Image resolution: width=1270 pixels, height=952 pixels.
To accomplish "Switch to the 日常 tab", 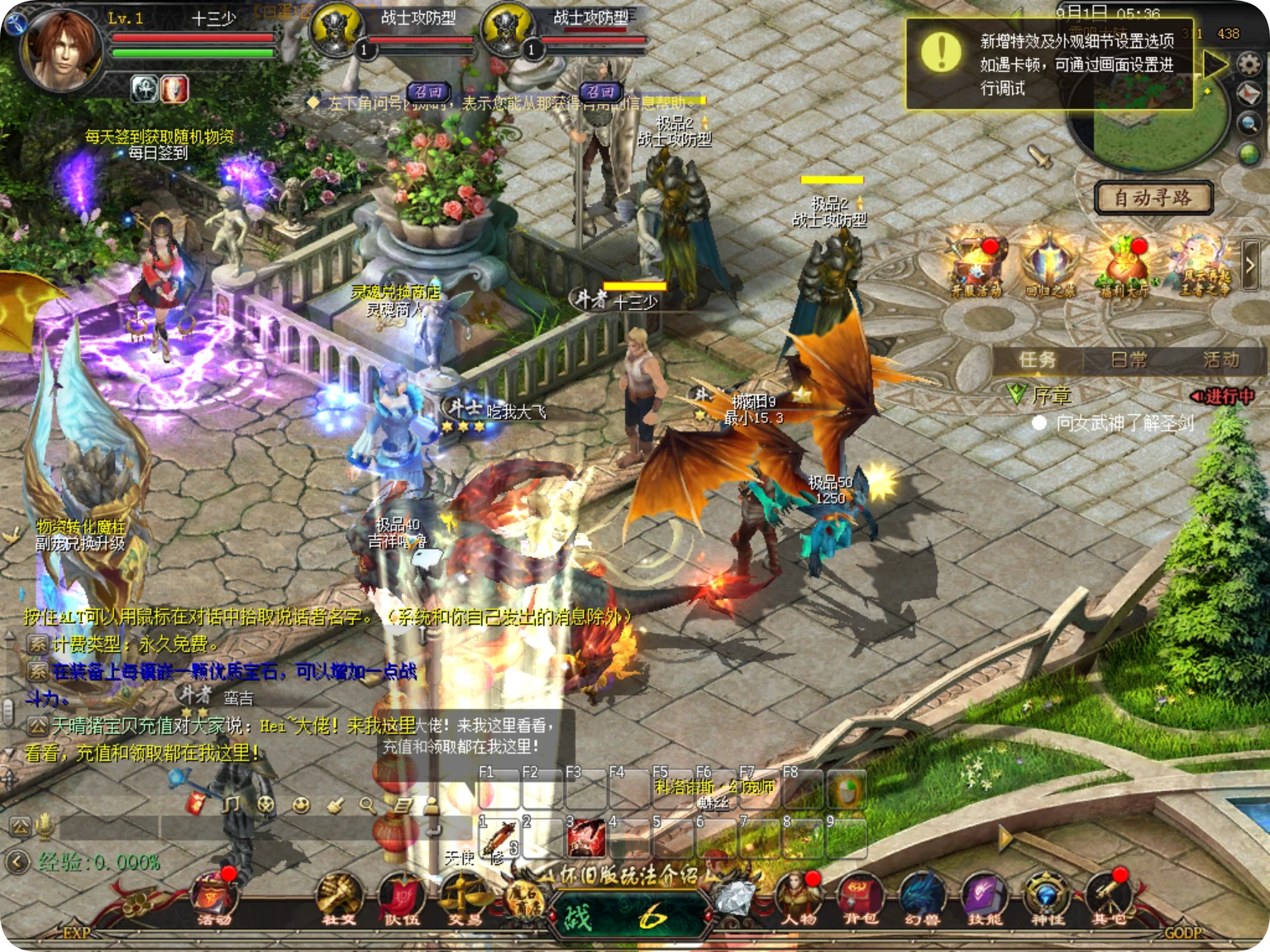I will [x=1129, y=359].
